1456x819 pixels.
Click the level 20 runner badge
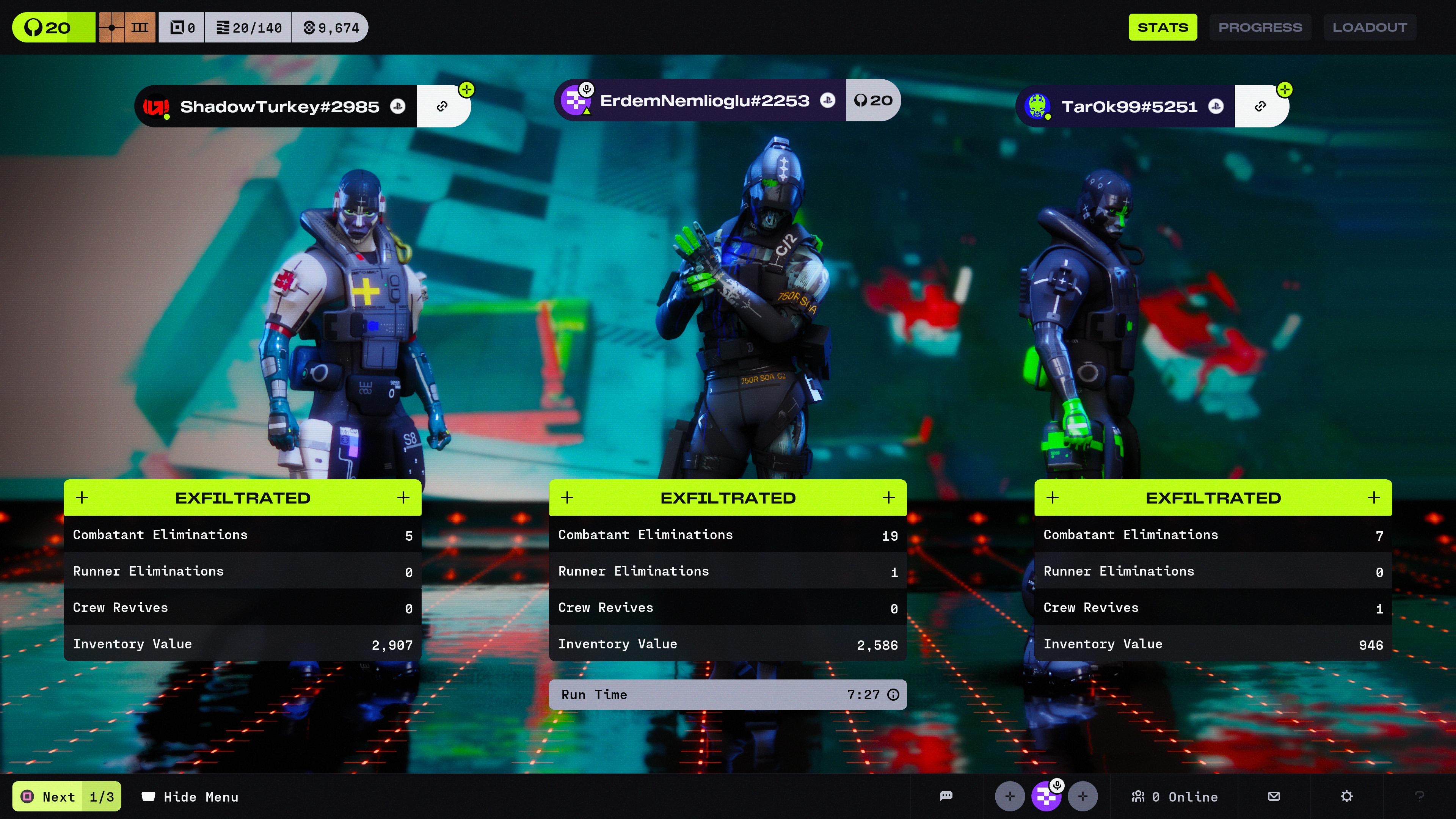tap(53, 28)
